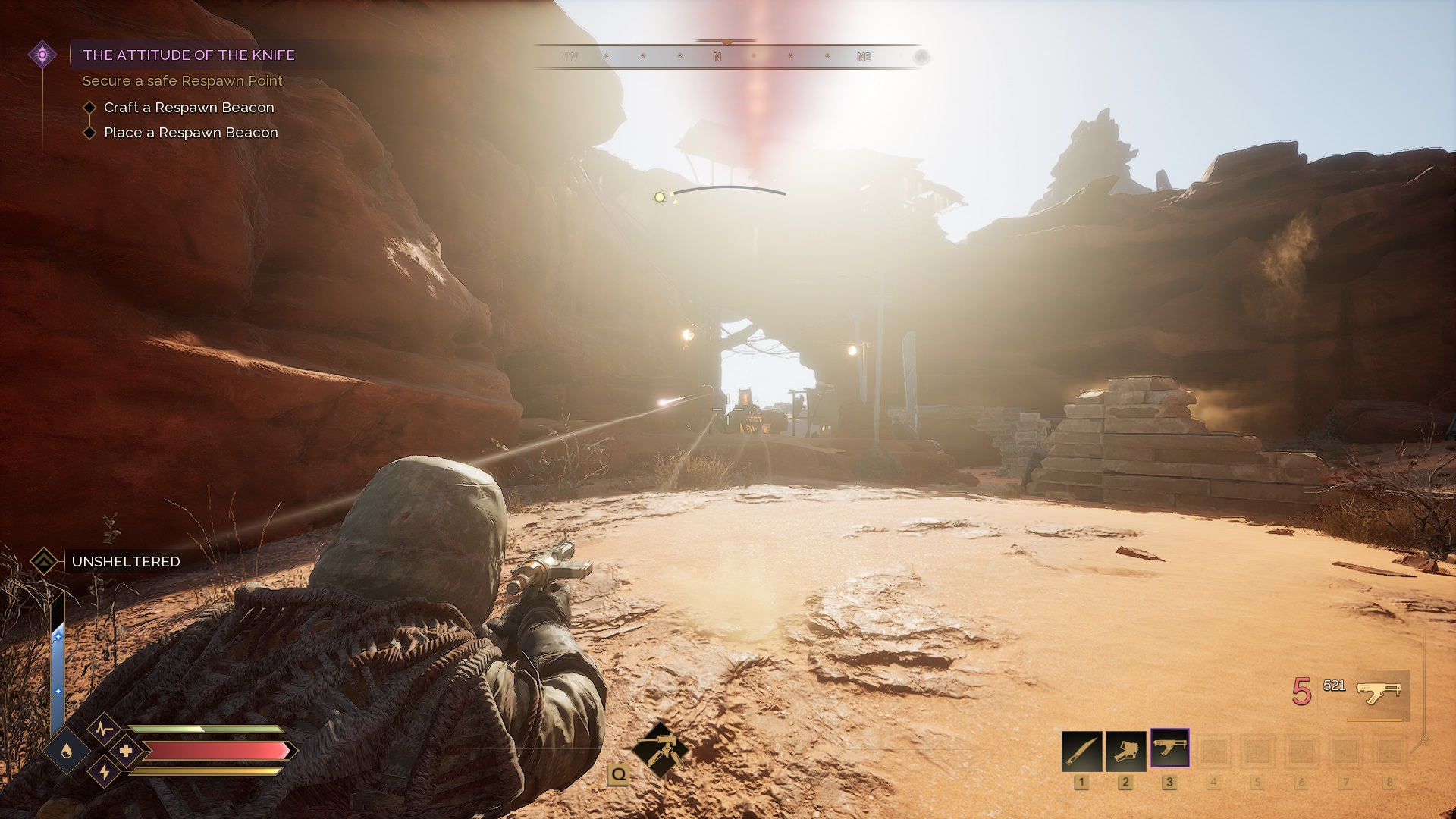Click the equipped weapon icon beside ammo count
The height and width of the screenshot is (819, 1456).
point(1379,693)
